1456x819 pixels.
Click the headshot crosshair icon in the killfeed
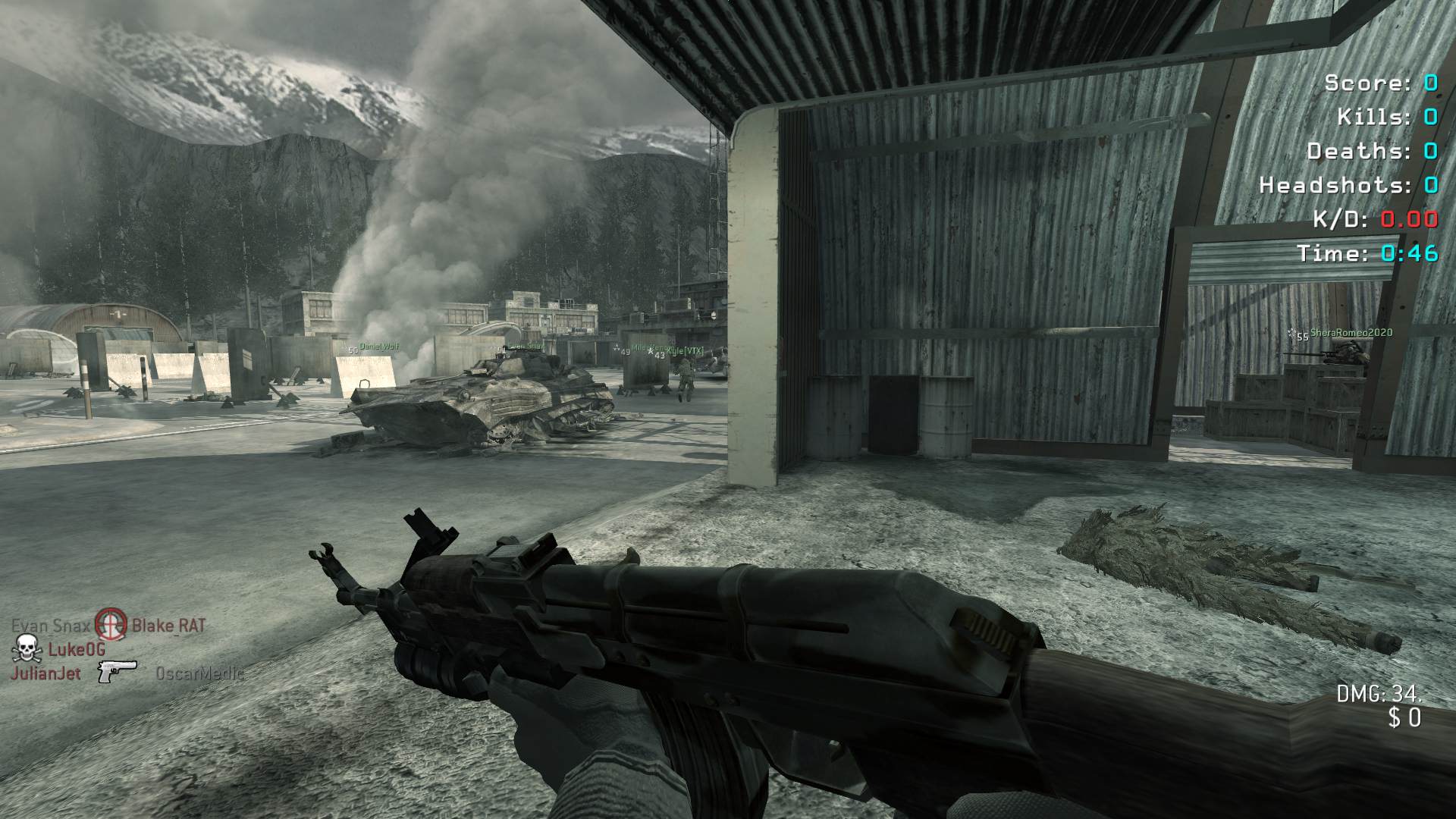pyautogui.click(x=111, y=626)
